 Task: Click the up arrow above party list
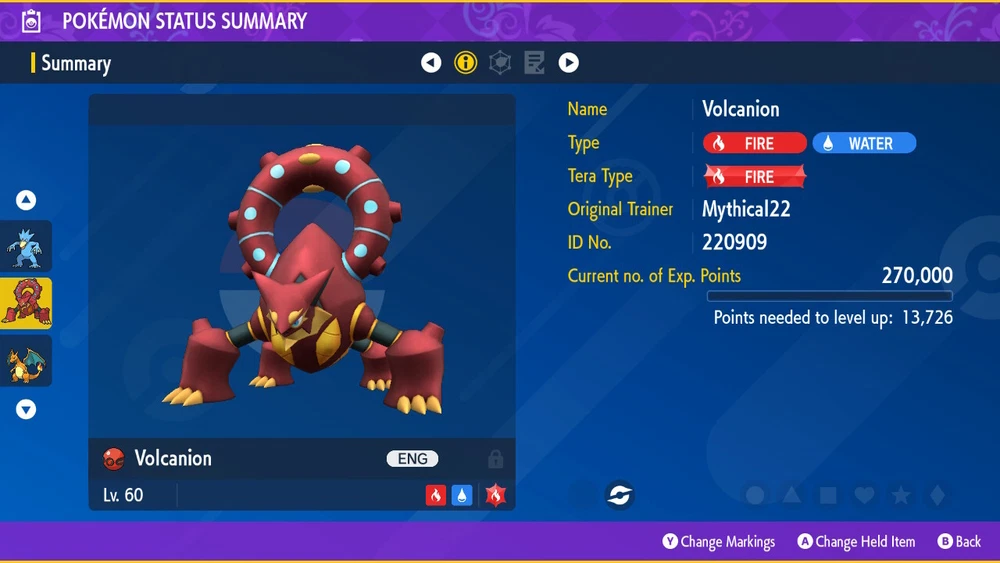tap(26, 201)
